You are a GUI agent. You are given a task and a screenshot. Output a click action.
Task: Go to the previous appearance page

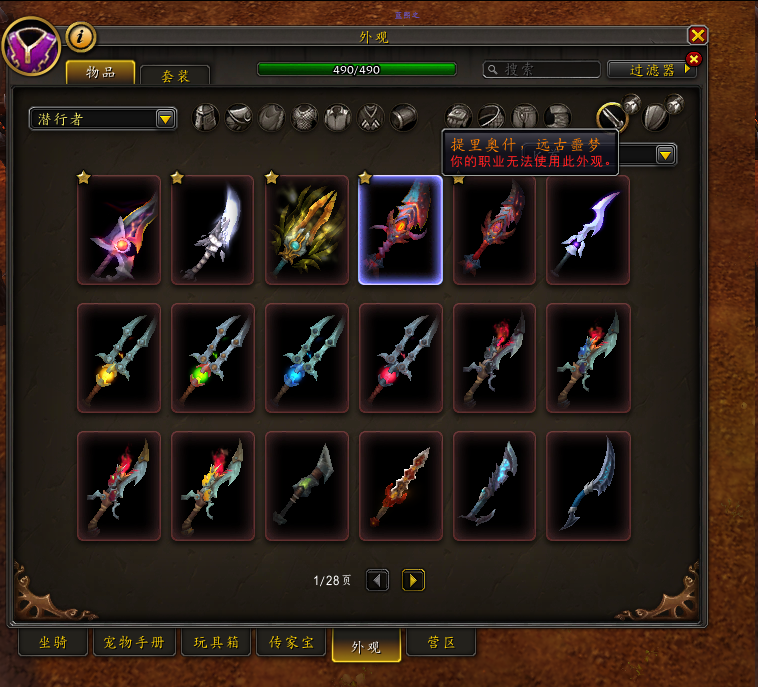pyautogui.click(x=377, y=580)
